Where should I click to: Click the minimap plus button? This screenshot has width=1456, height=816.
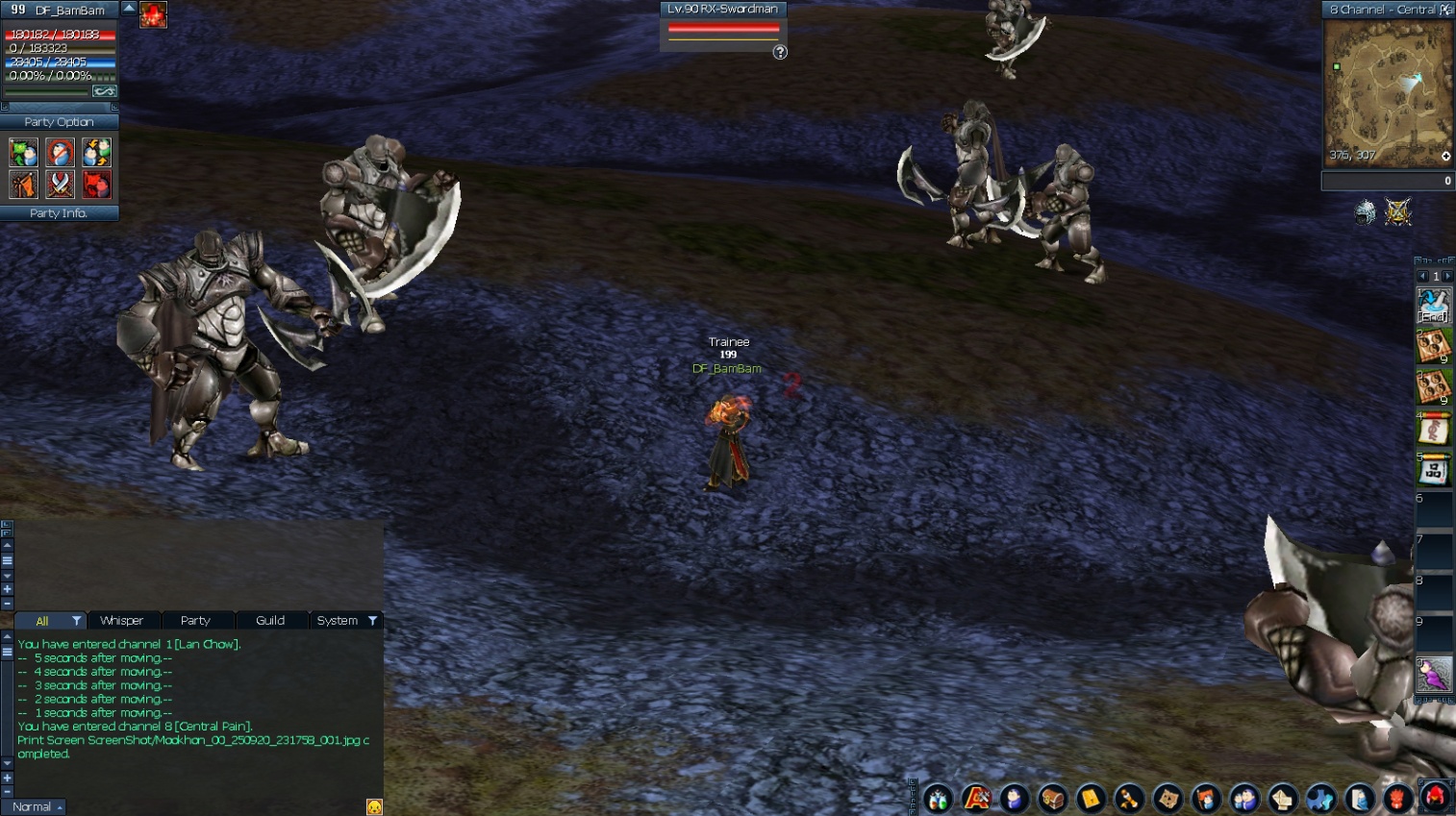1445,156
